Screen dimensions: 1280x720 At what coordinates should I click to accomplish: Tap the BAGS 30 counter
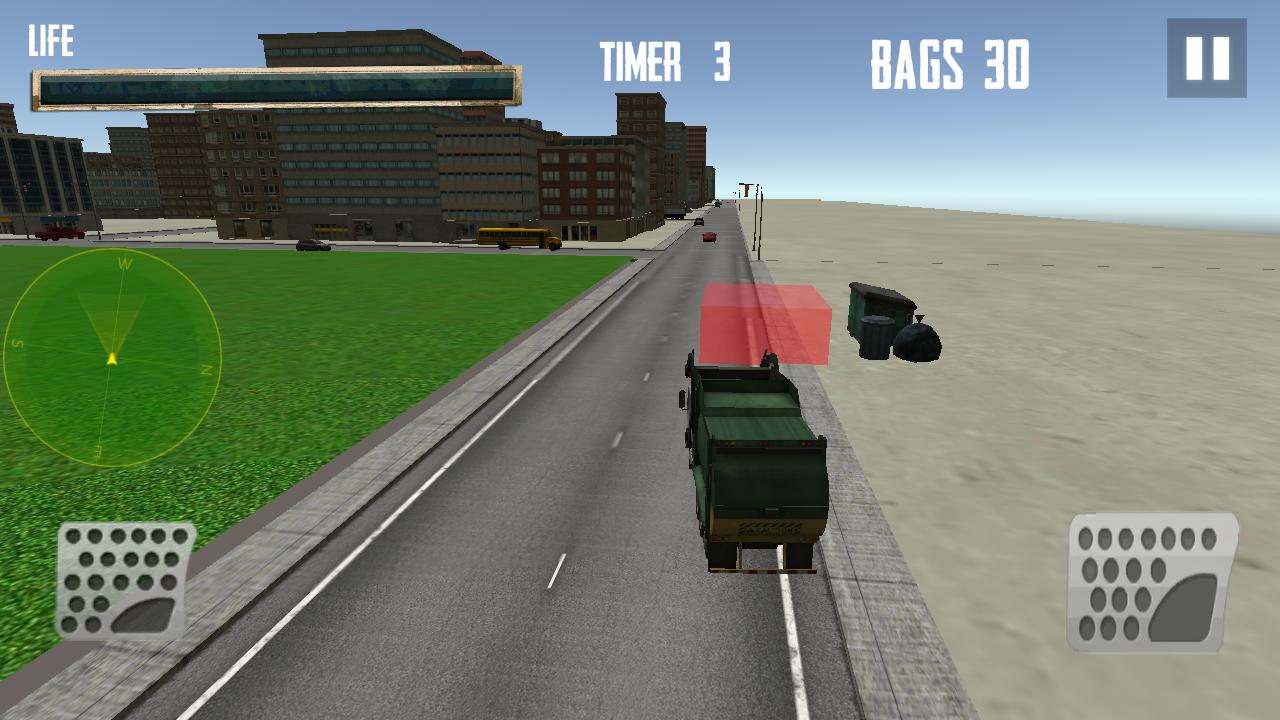[x=947, y=62]
